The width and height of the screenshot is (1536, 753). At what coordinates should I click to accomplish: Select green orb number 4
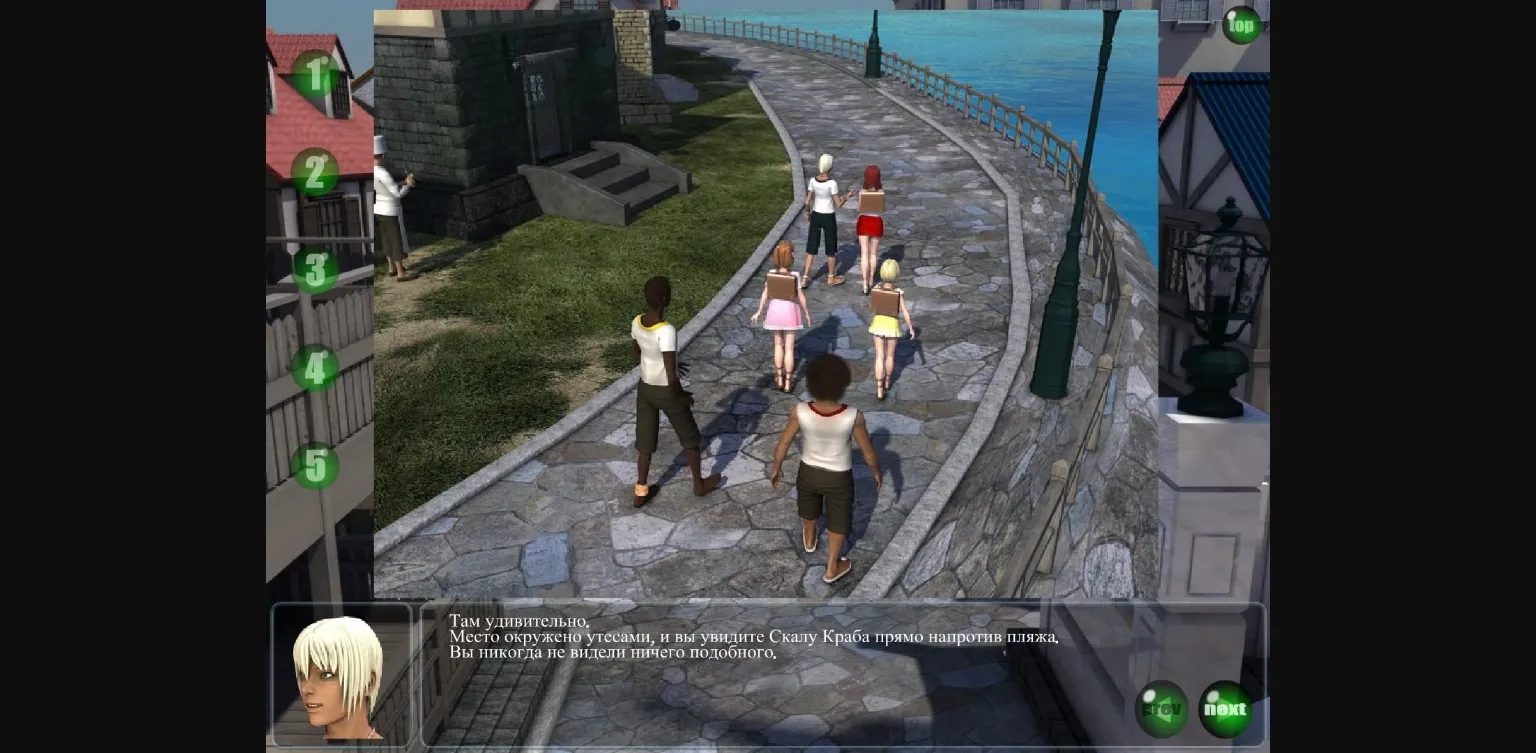[x=316, y=369]
